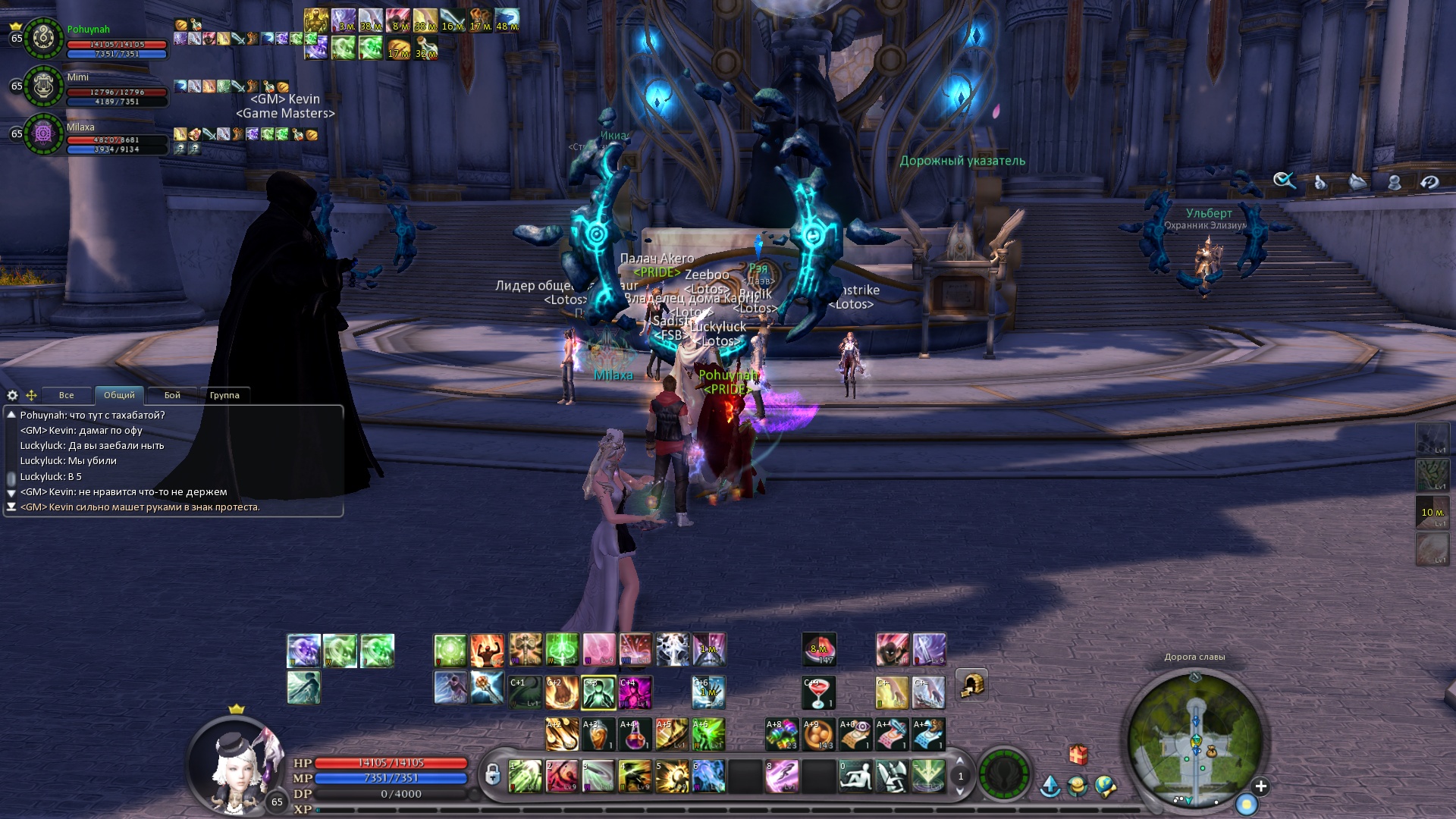Open the red gift box icon
The image size is (1456, 819).
point(1078,755)
